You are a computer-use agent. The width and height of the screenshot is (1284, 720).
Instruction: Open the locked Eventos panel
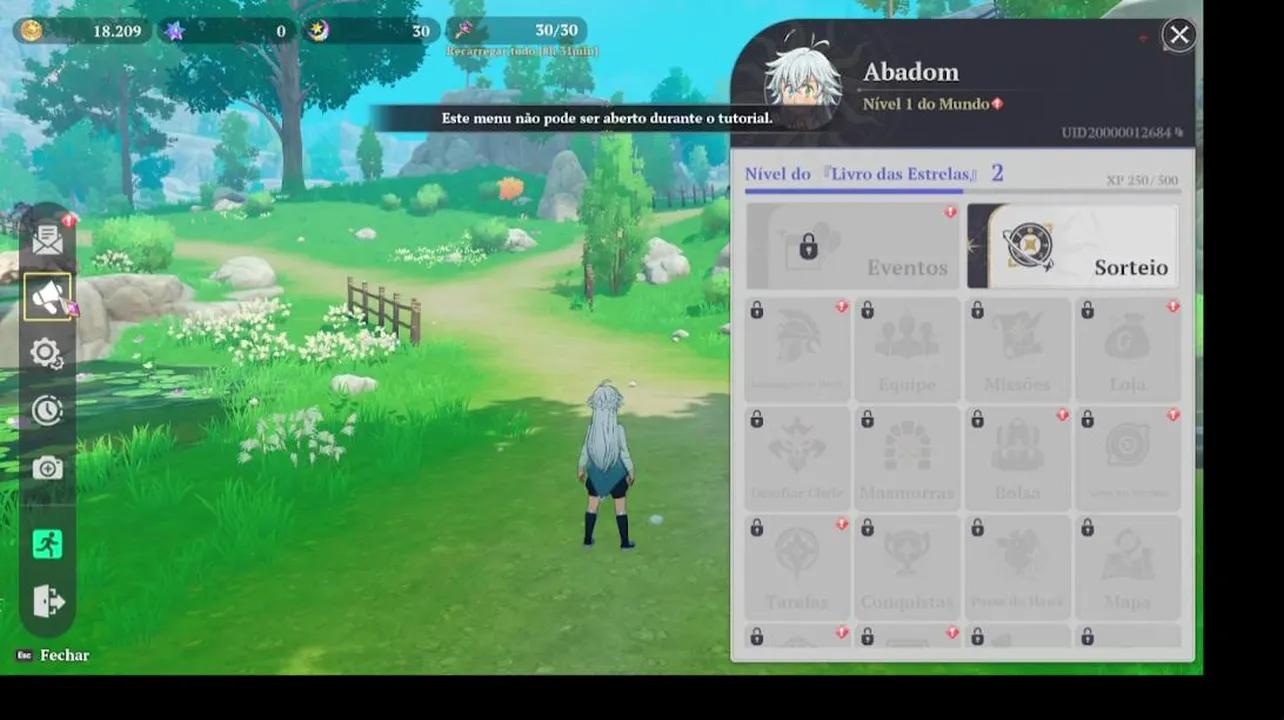[x=851, y=247]
